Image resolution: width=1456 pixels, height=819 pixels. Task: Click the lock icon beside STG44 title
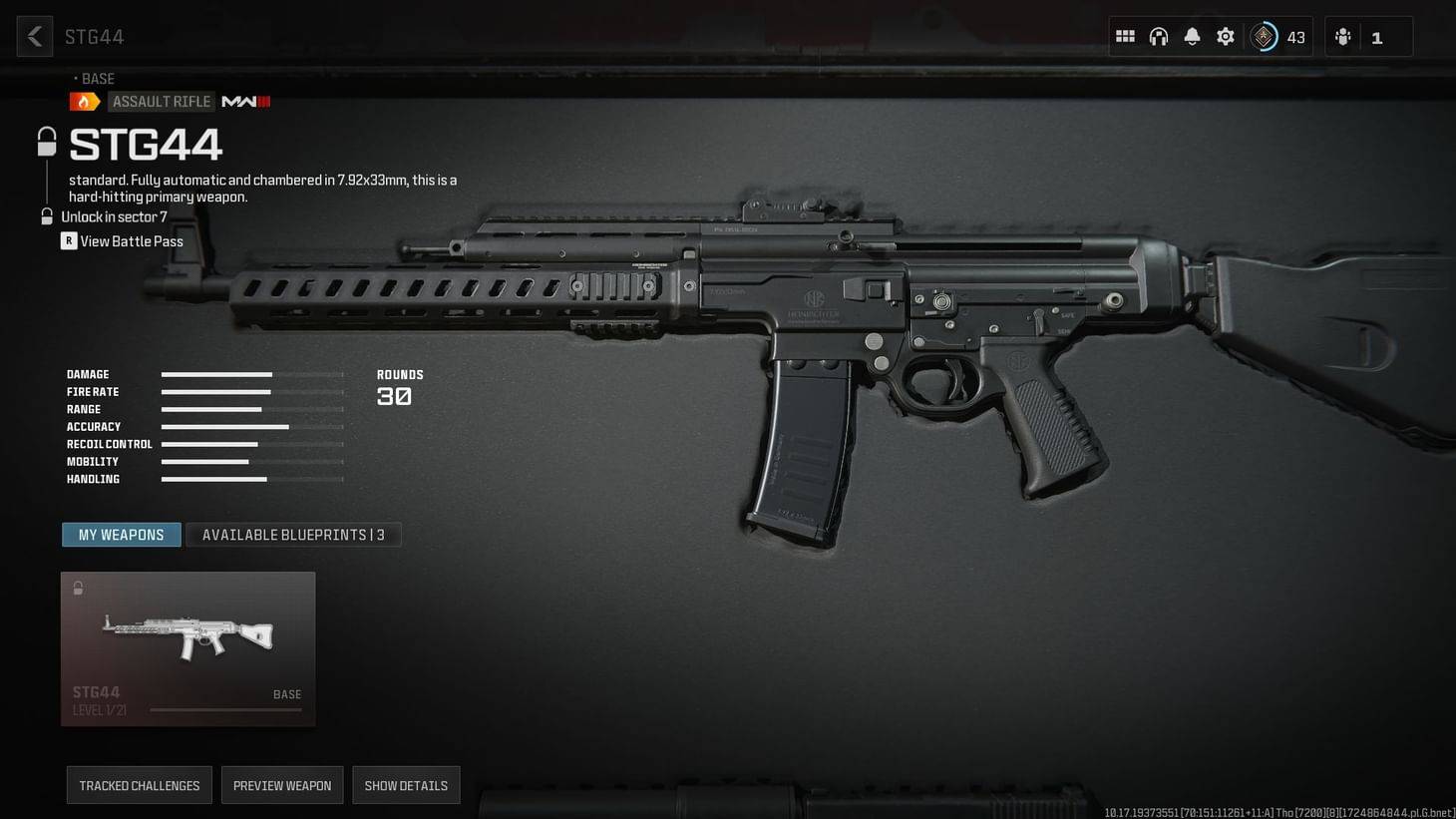[x=46, y=141]
